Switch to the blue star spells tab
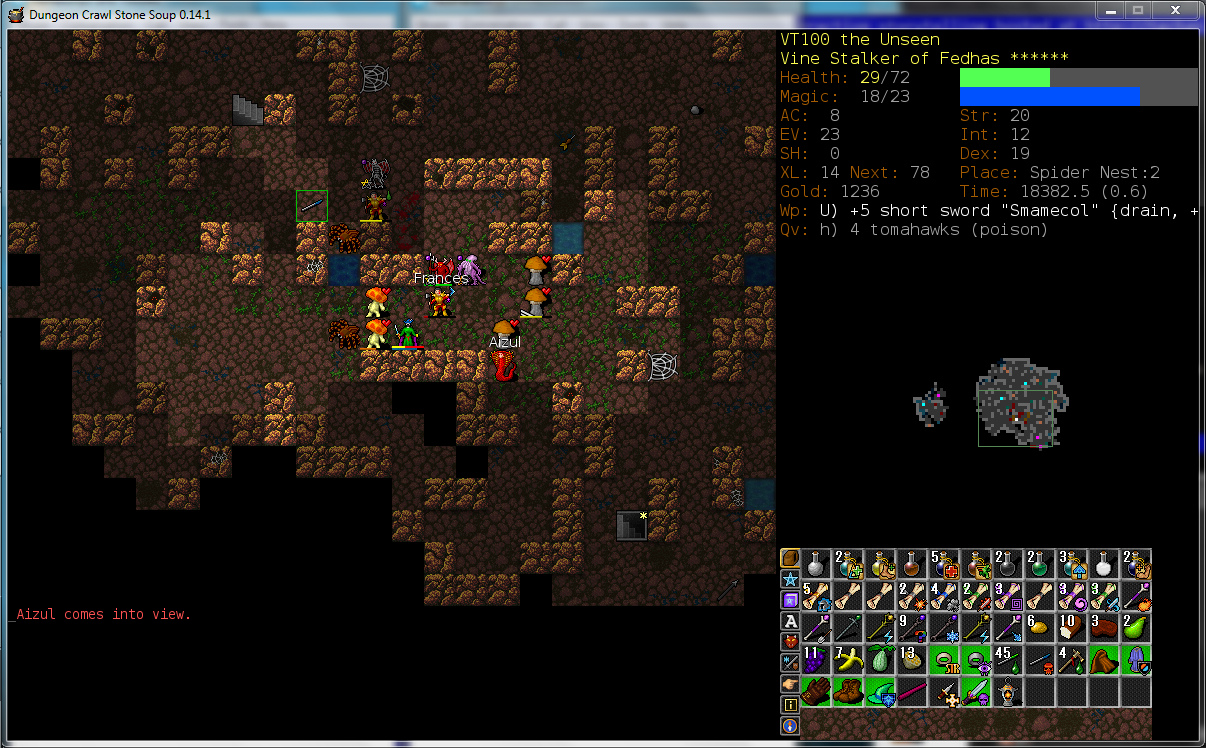Screen dimensions: 1206x748 (x=790, y=580)
